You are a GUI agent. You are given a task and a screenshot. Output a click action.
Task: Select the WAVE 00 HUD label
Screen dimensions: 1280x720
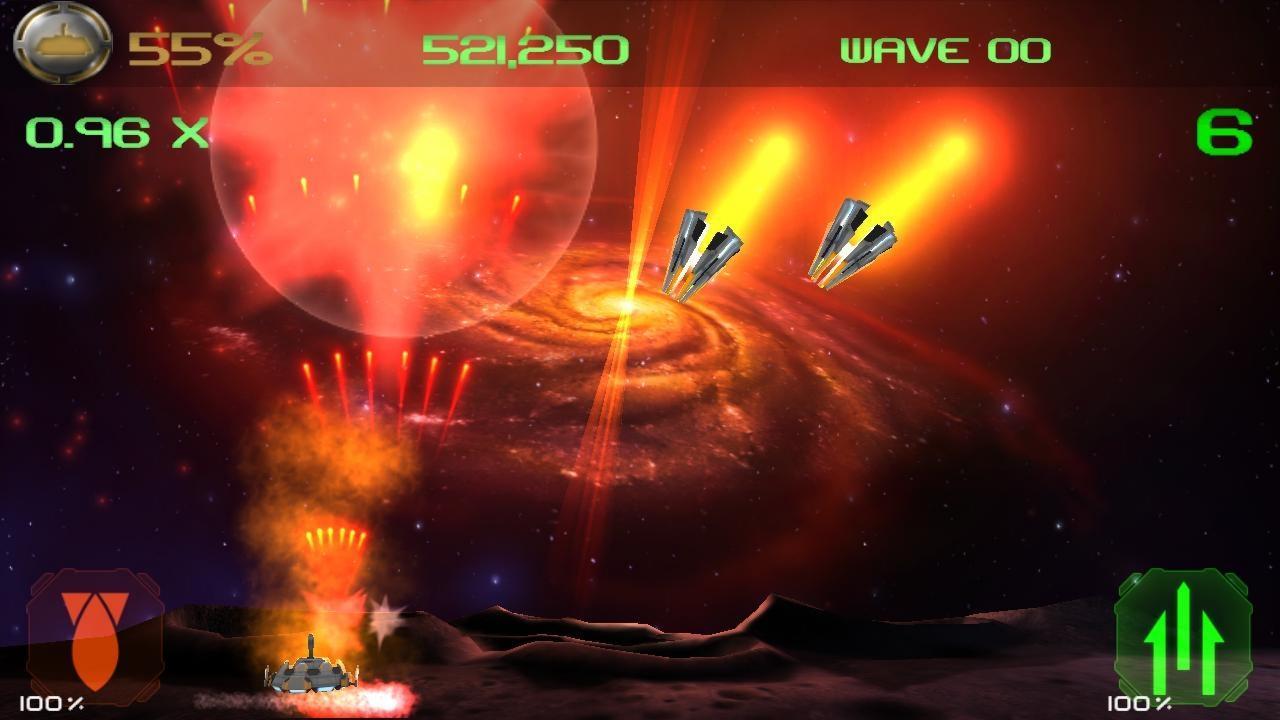point(945,47)
